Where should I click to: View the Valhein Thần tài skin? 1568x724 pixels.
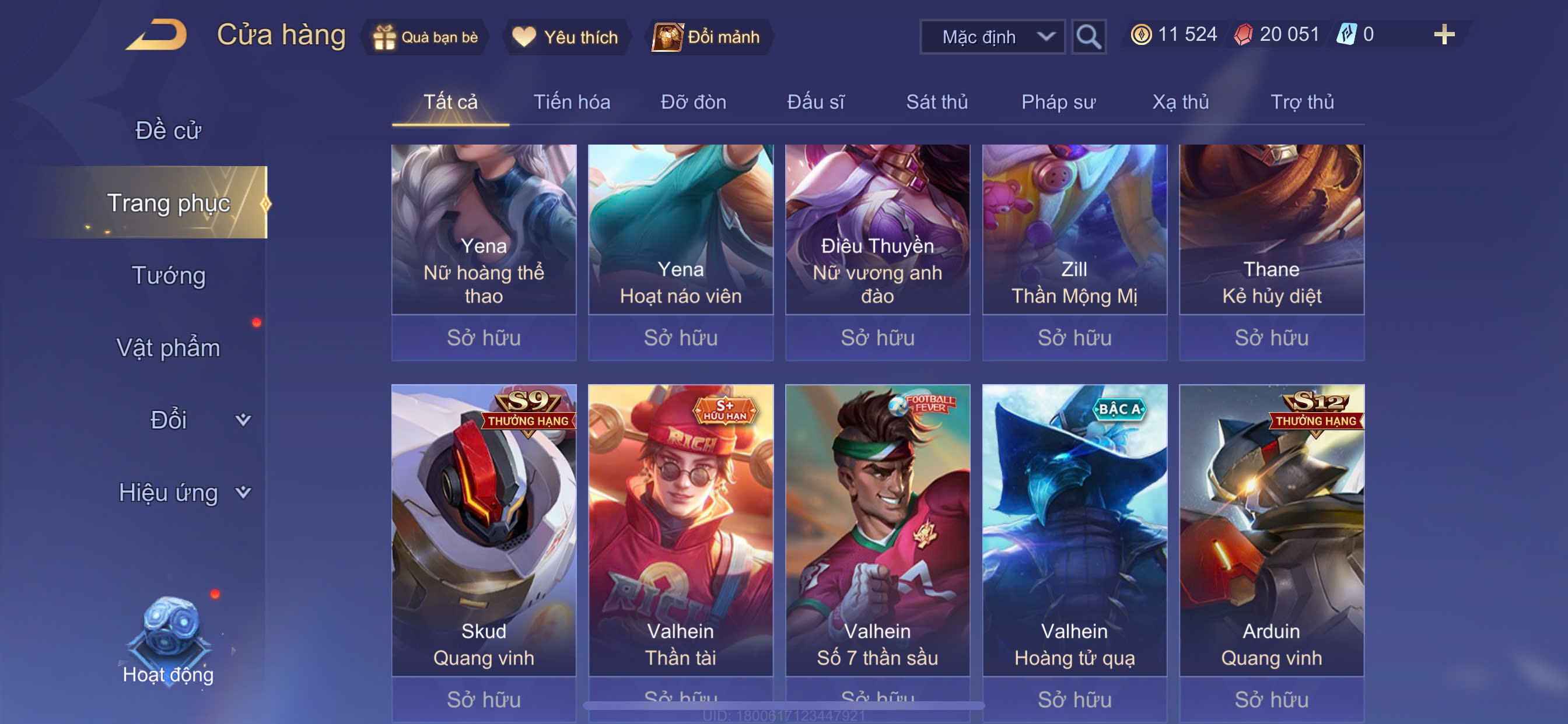click(681, 529)
